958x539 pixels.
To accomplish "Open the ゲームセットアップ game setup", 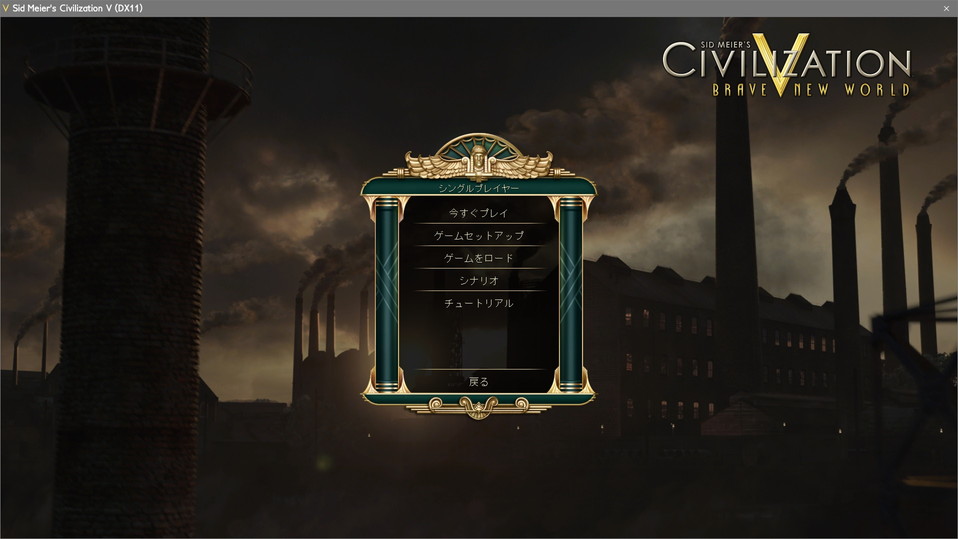I will (478, 236).
